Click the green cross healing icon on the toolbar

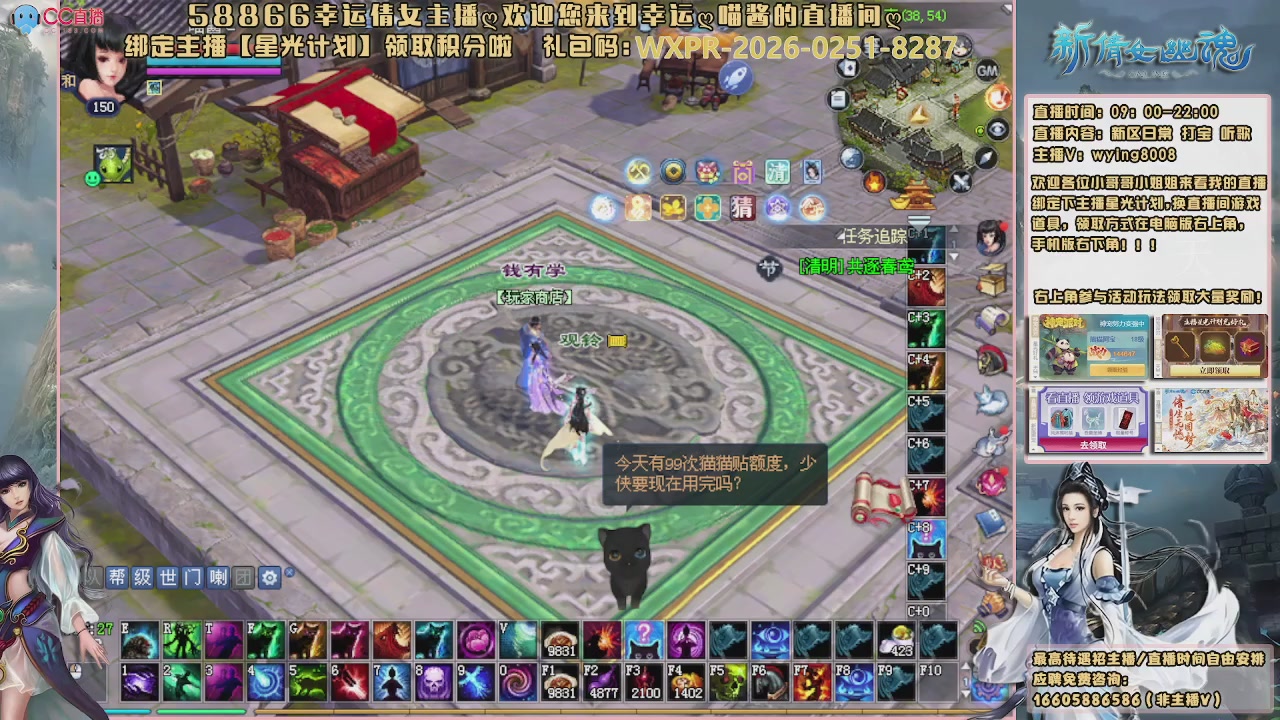click(706, 208)
